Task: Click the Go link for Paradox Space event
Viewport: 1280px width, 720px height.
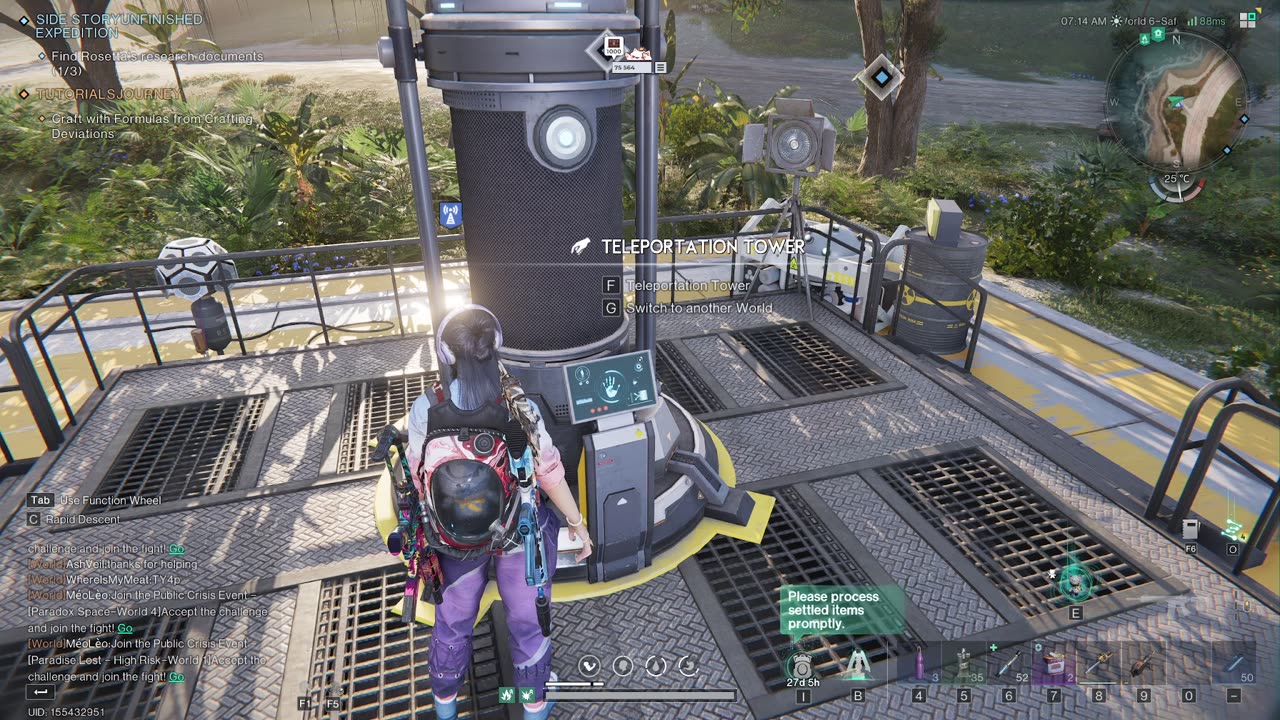Action: 125,628
